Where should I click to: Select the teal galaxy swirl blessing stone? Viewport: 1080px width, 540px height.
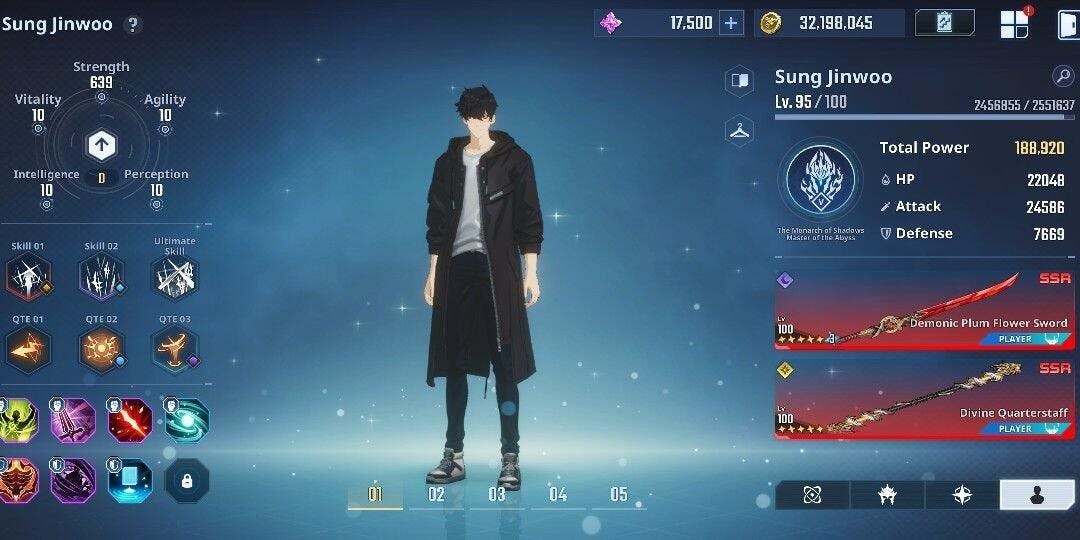[187, 420]
